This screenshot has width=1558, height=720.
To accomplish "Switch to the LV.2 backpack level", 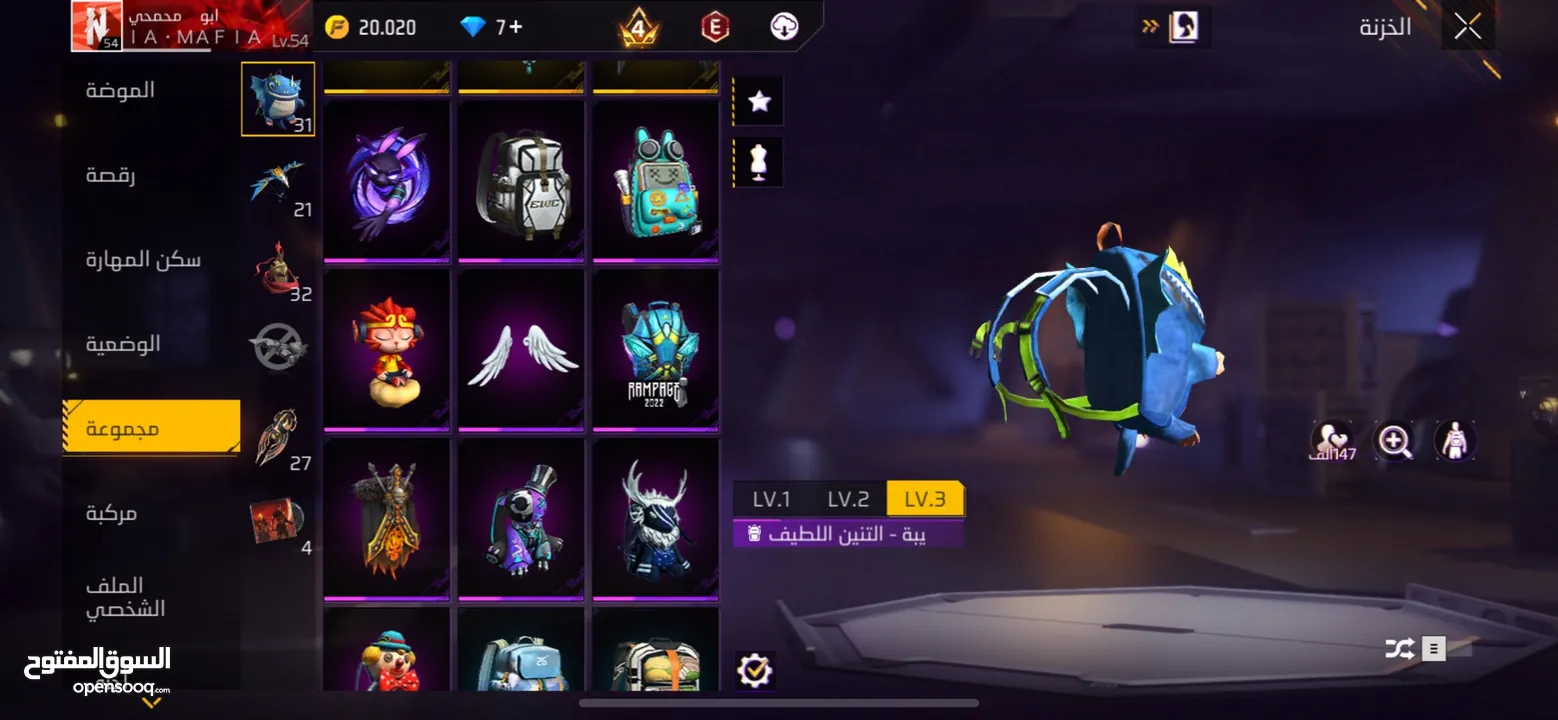I will tap(848, 498).
